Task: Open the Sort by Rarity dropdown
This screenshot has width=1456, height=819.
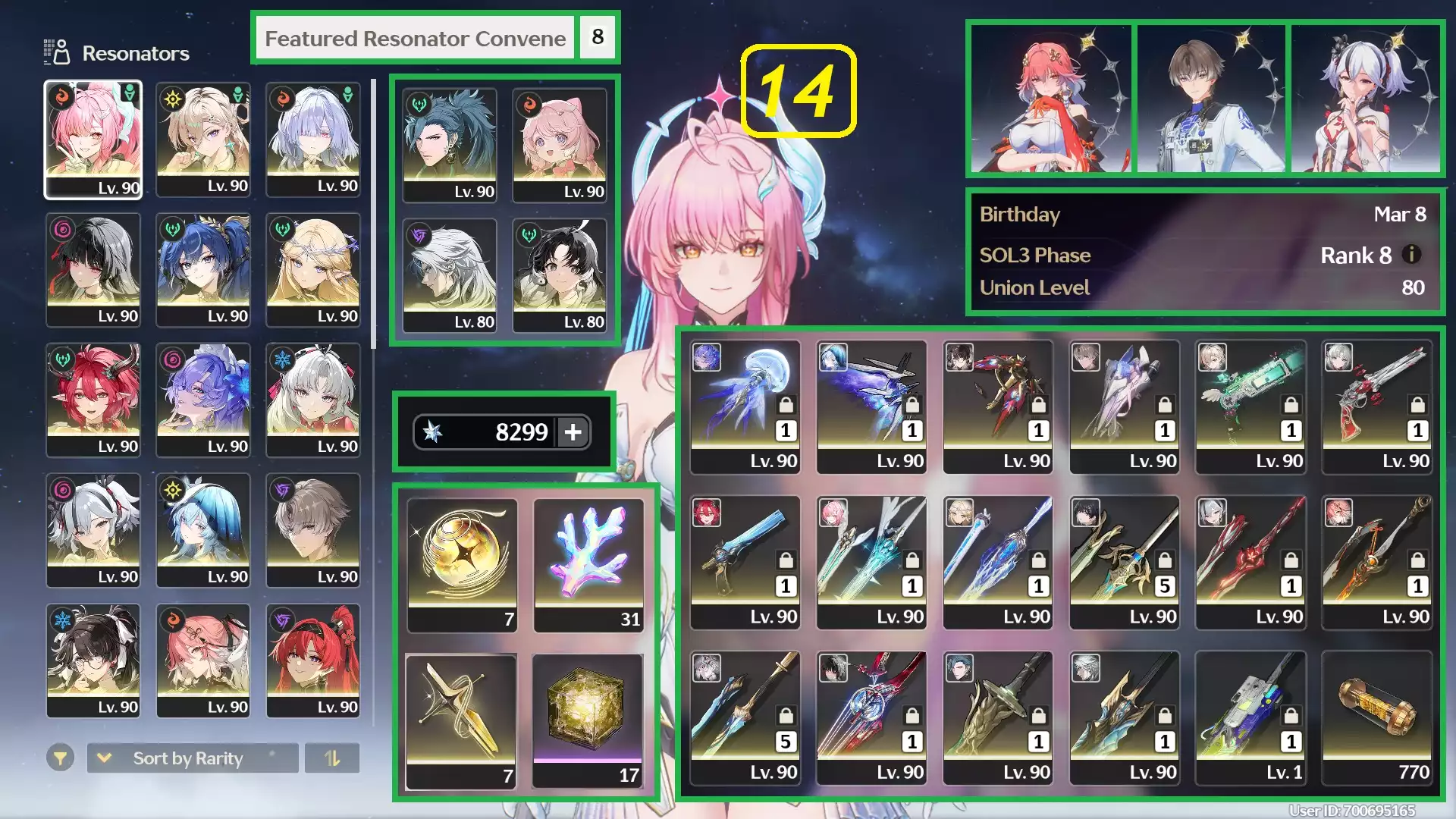Action: pyautogui.click(x=193, y=758)
